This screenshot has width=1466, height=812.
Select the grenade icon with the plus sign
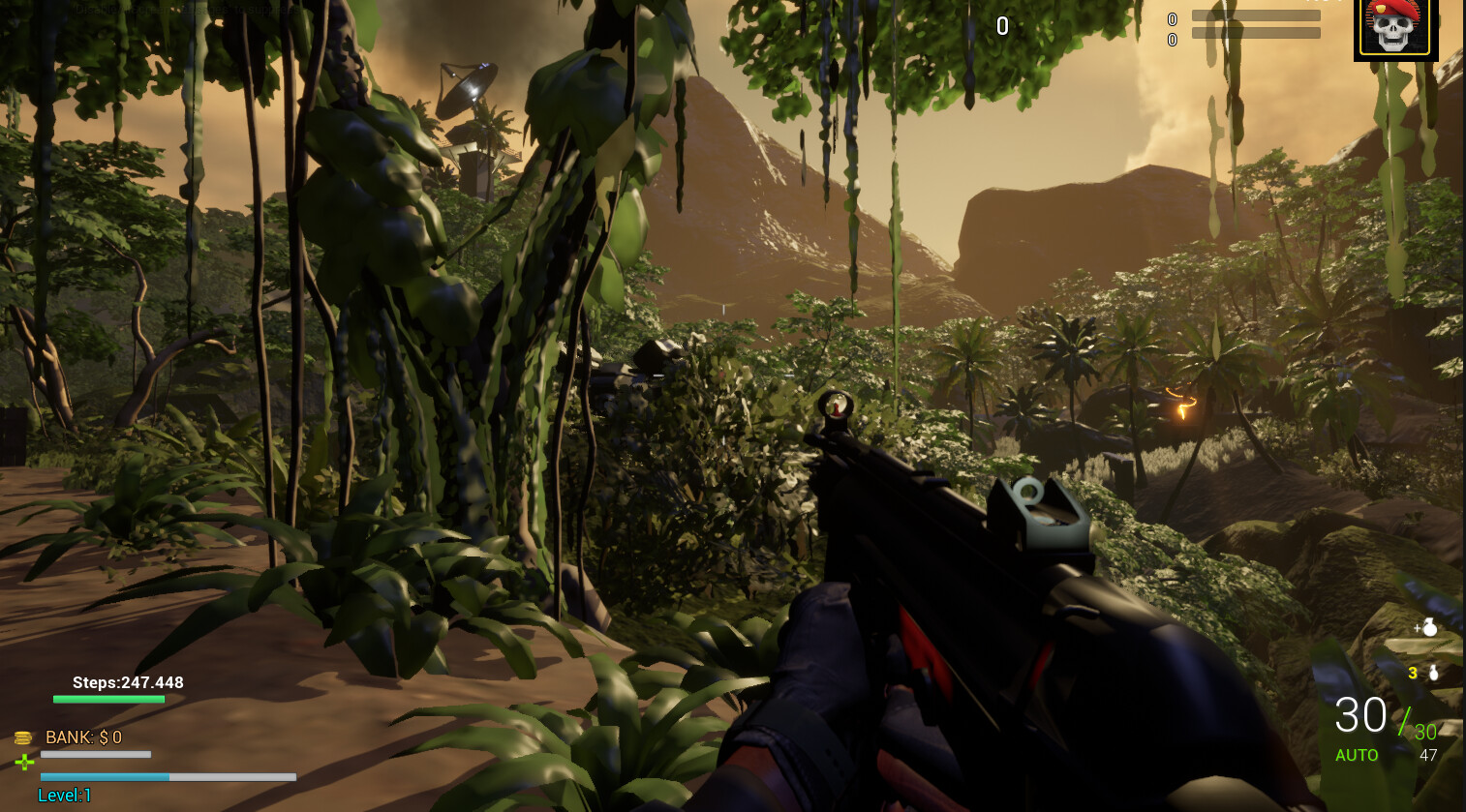(1425, 629)
